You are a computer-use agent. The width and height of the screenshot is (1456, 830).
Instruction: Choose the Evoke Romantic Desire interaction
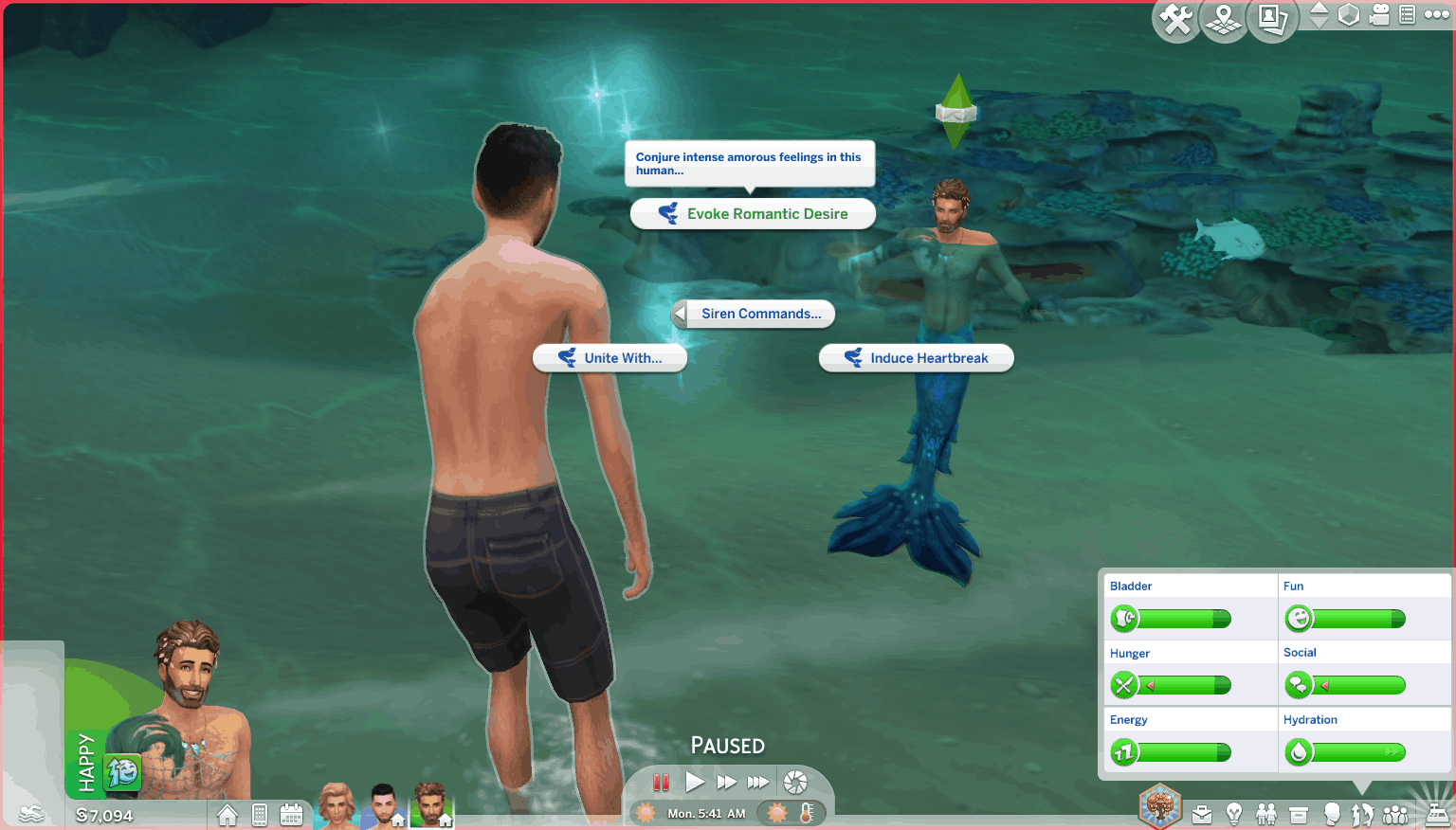pos(753,214)
